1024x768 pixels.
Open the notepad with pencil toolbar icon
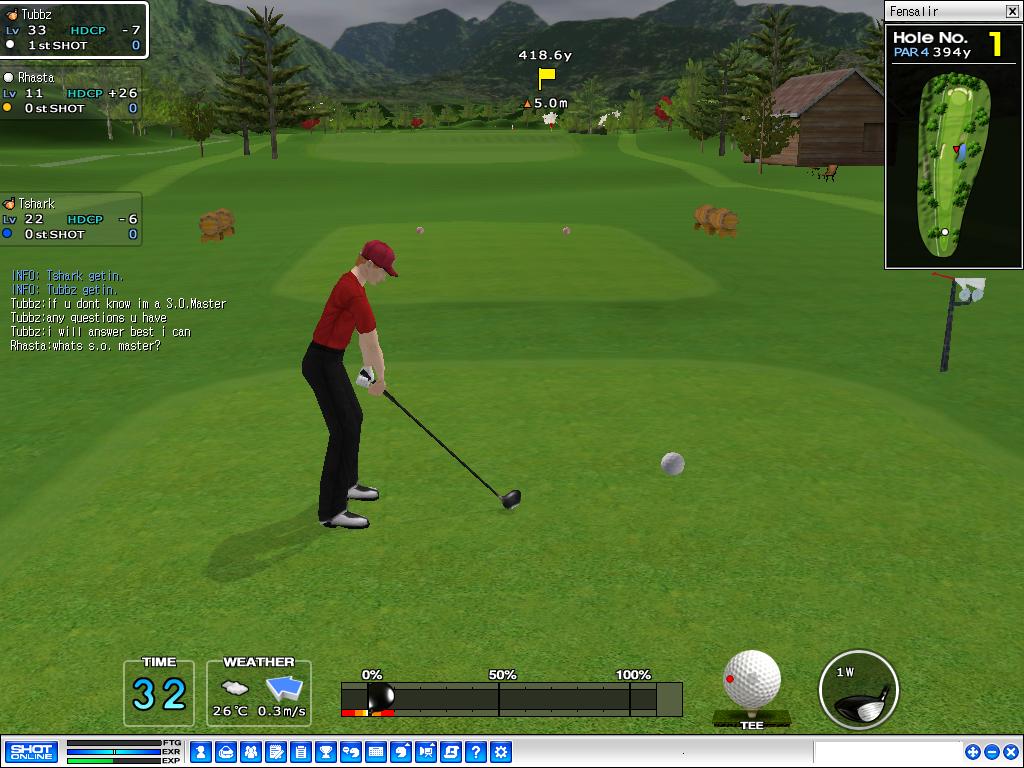(x=276, y=752)
